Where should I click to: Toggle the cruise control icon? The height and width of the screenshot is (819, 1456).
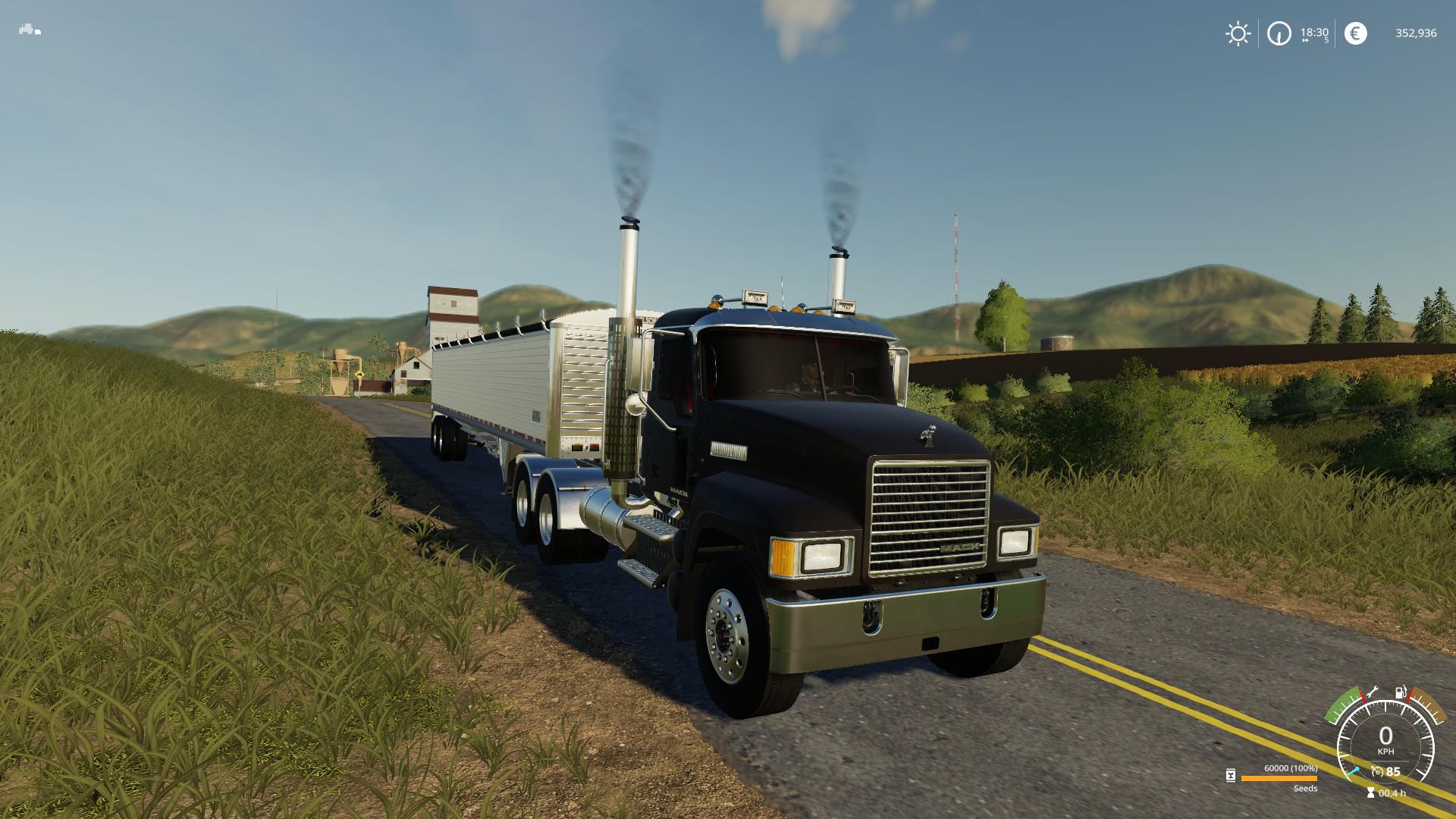click(x=1377, y=772)
